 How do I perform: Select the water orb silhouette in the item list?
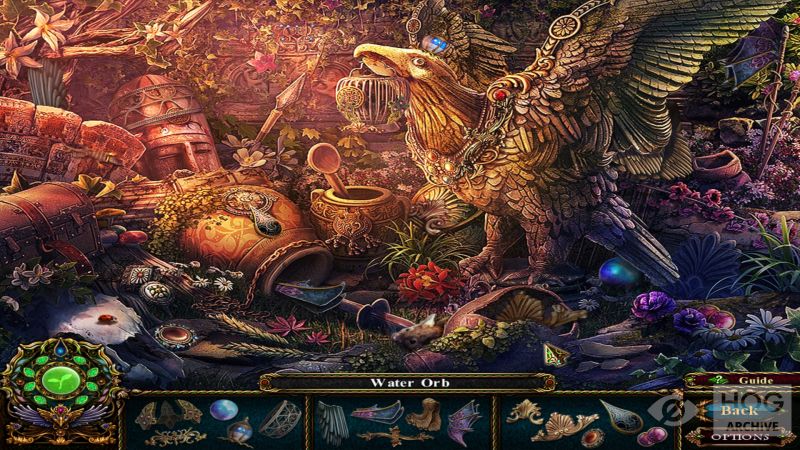[x=223, y=409]
